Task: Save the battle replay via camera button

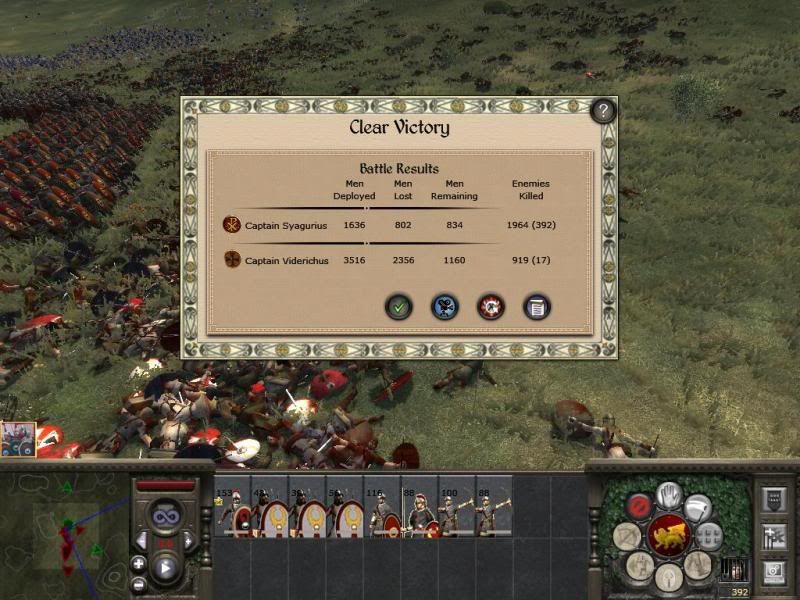Action: tap(444, 307)
